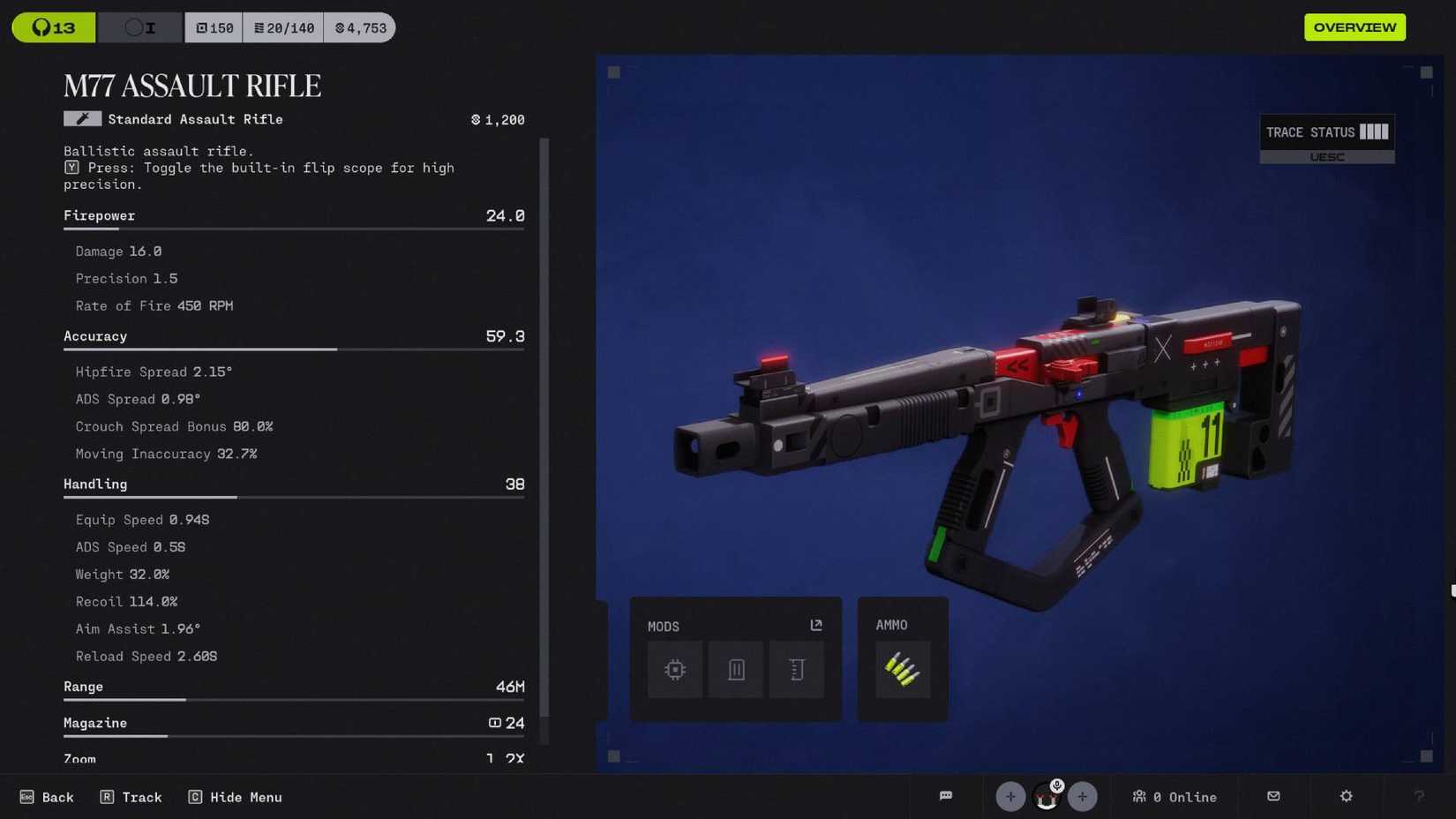
Task: Open the MODS external link arrow
Action: [814, 624]
